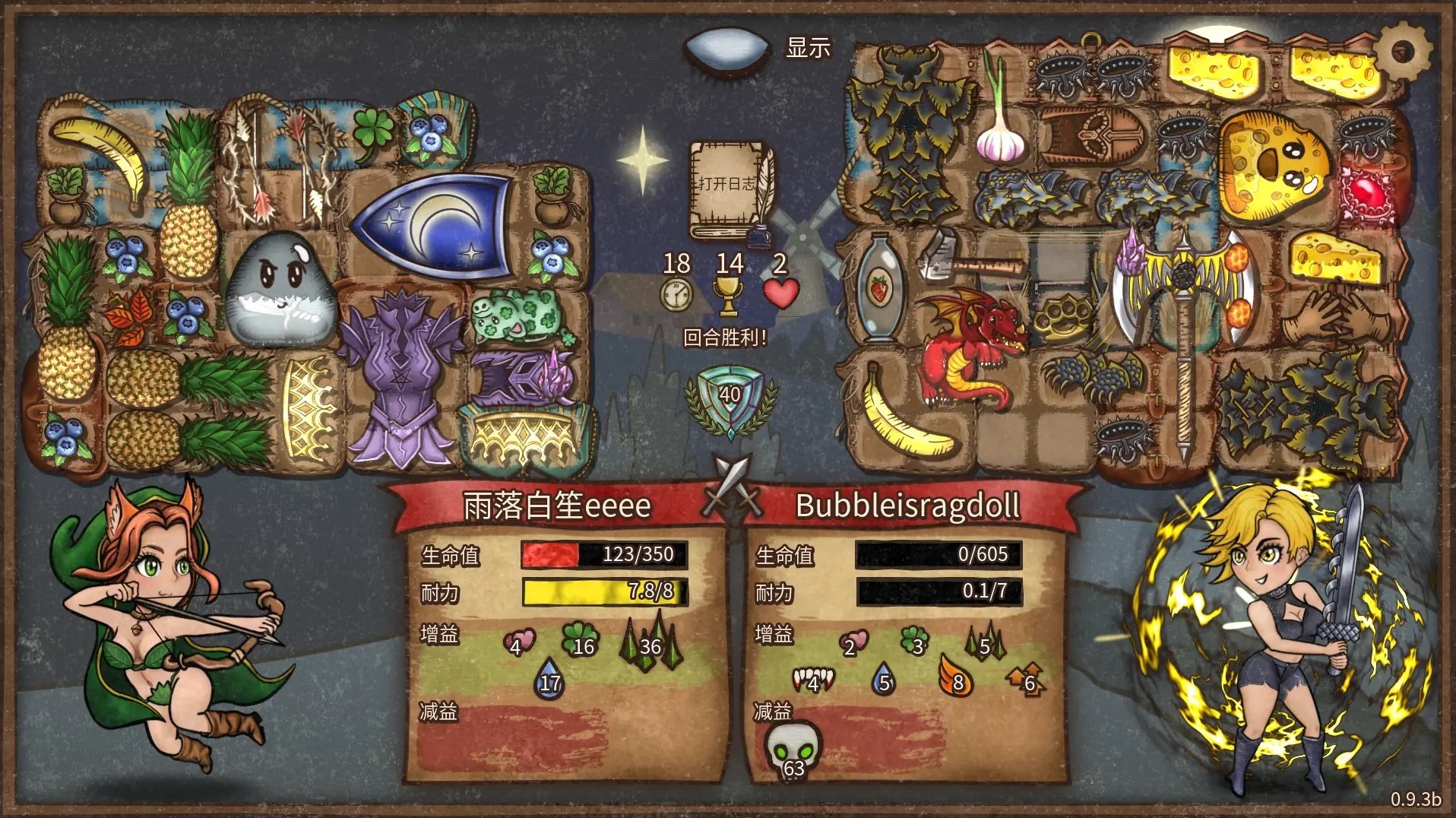Screen dimensions: 1456x818
Task: Pick the four-leaf clover item
Action: (x=372, y=129)
